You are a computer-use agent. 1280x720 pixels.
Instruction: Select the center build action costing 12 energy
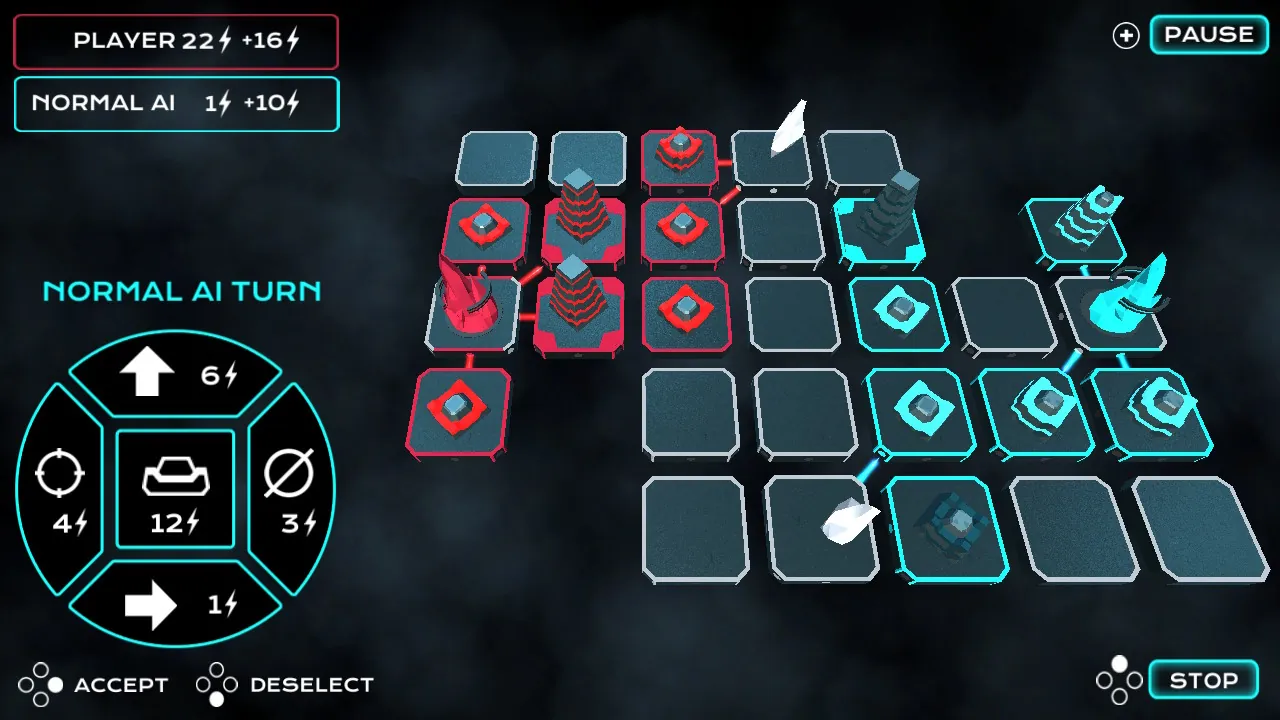175,488
